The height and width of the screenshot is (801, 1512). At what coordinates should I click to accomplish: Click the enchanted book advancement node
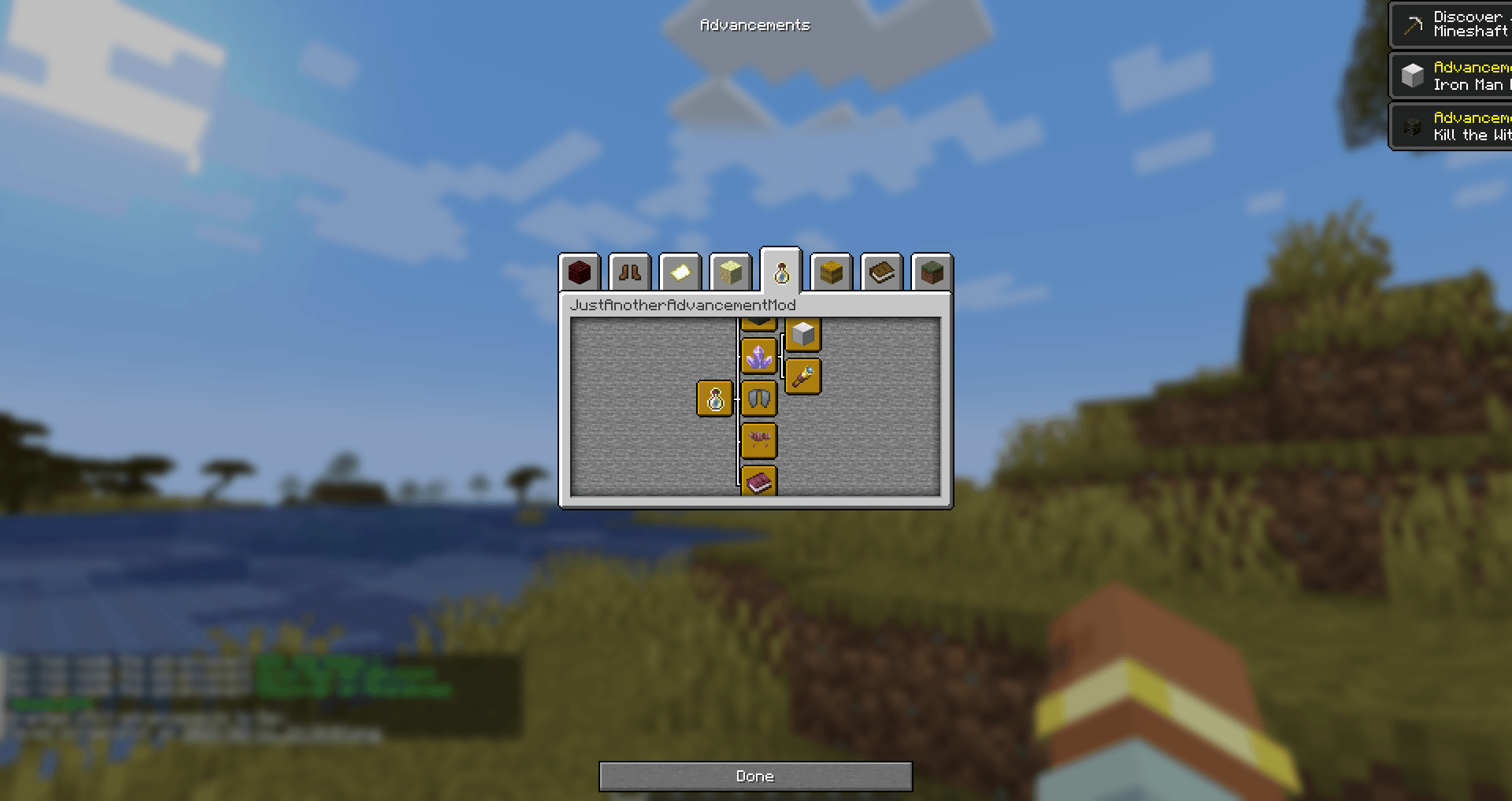(x=759, y=481)
